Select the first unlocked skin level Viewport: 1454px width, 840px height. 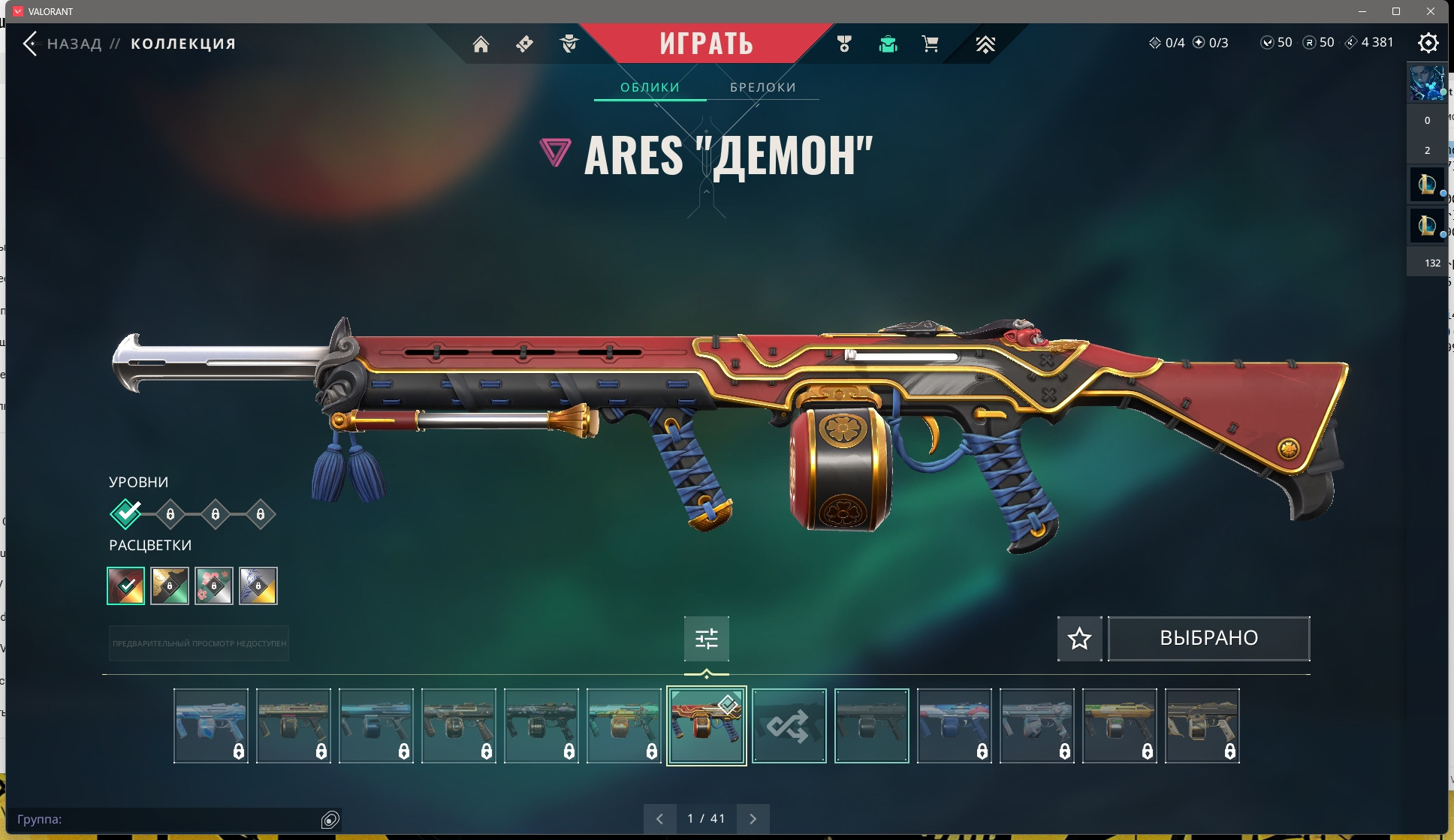click(125, 514)
